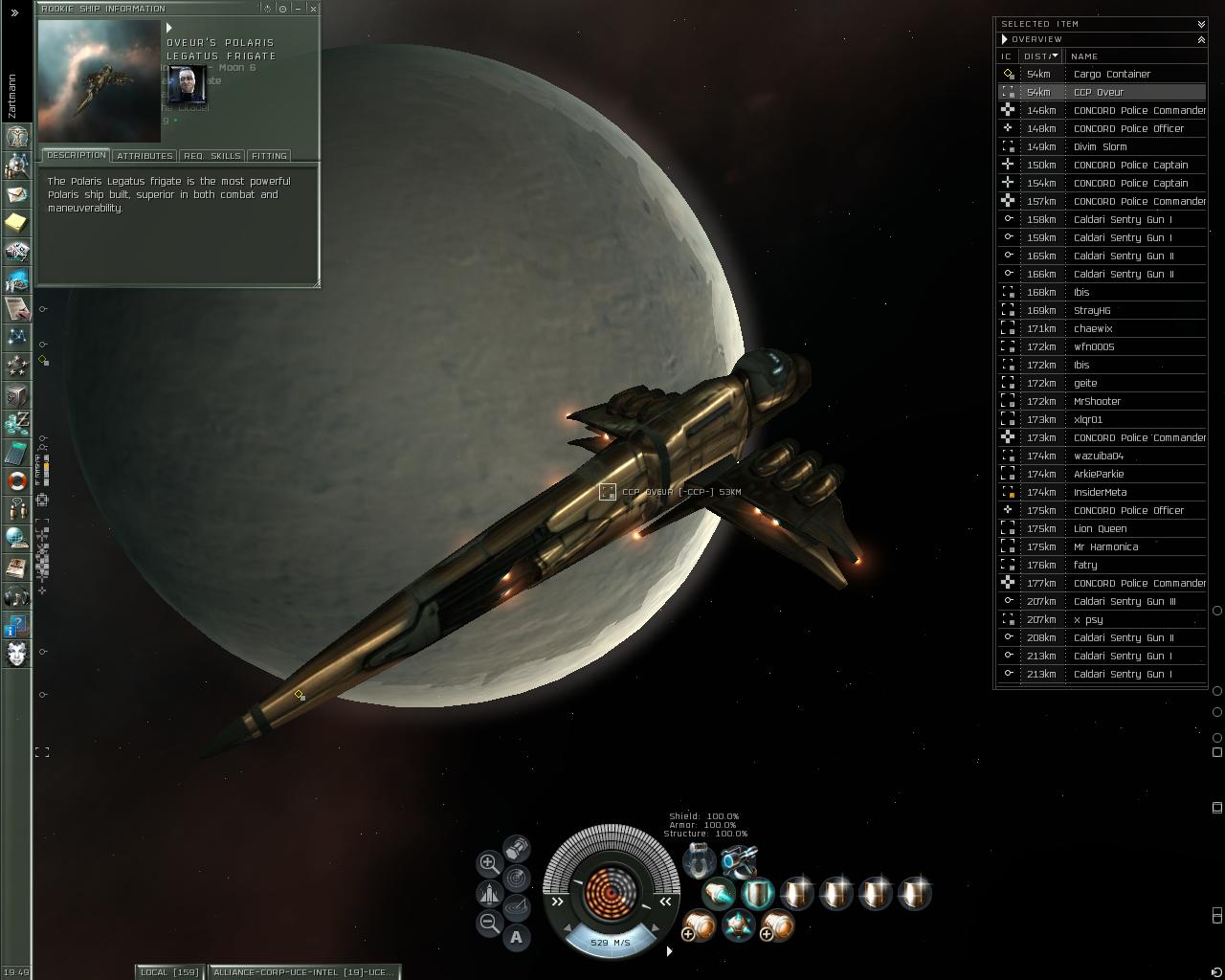This screenshot has height=980, width=1225.
Task: Close the Rookie Ship Information window
Action: point(313,9)
